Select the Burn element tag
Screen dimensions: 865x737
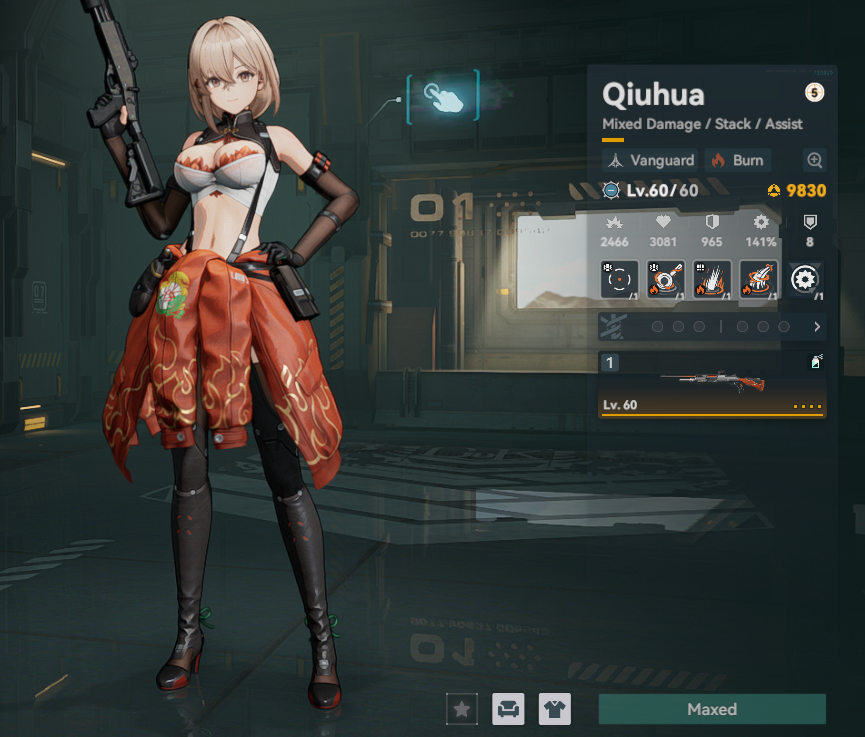[737, 160]
